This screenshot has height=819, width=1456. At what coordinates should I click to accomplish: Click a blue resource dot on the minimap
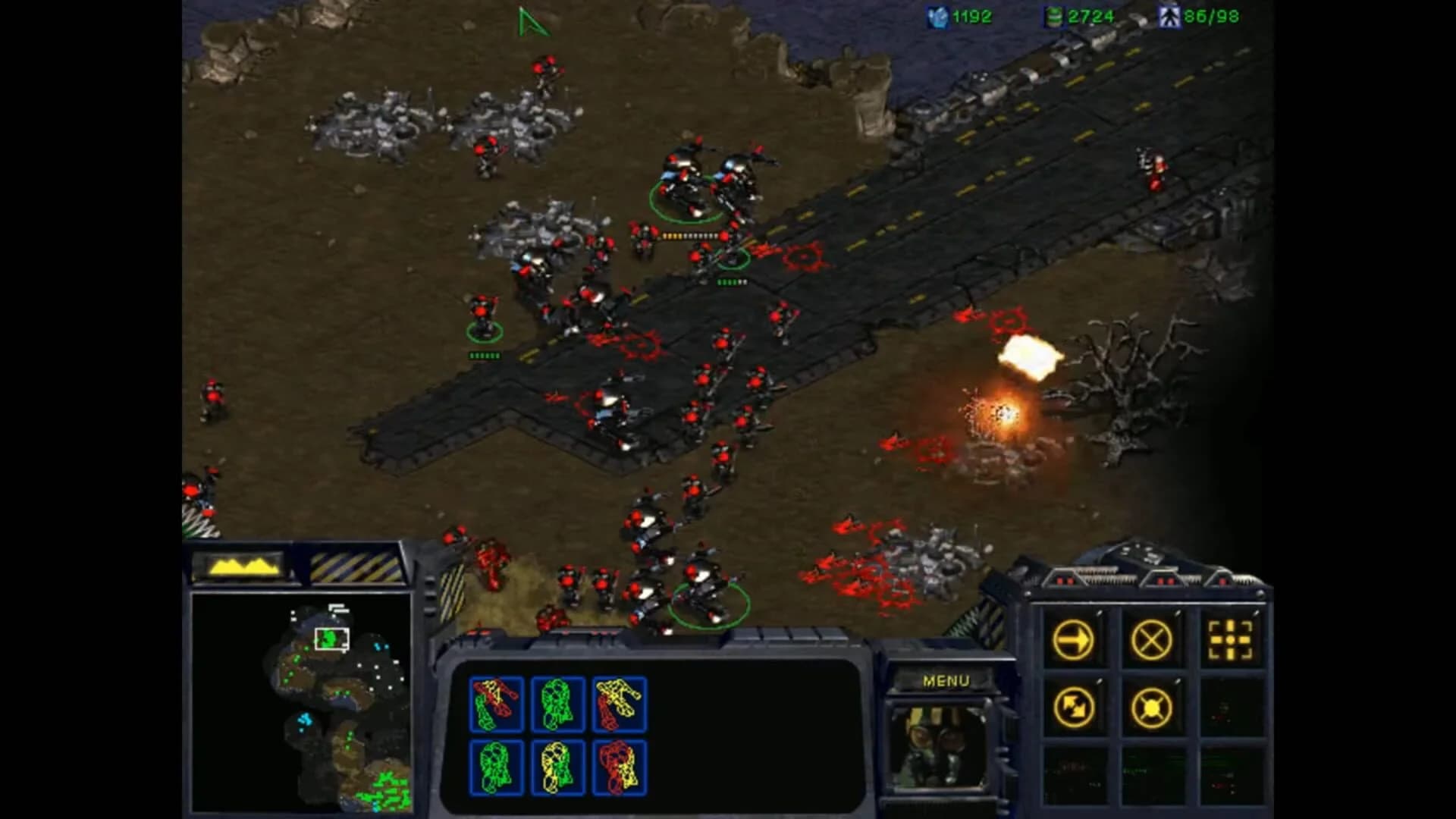click(x=306, y=720)
